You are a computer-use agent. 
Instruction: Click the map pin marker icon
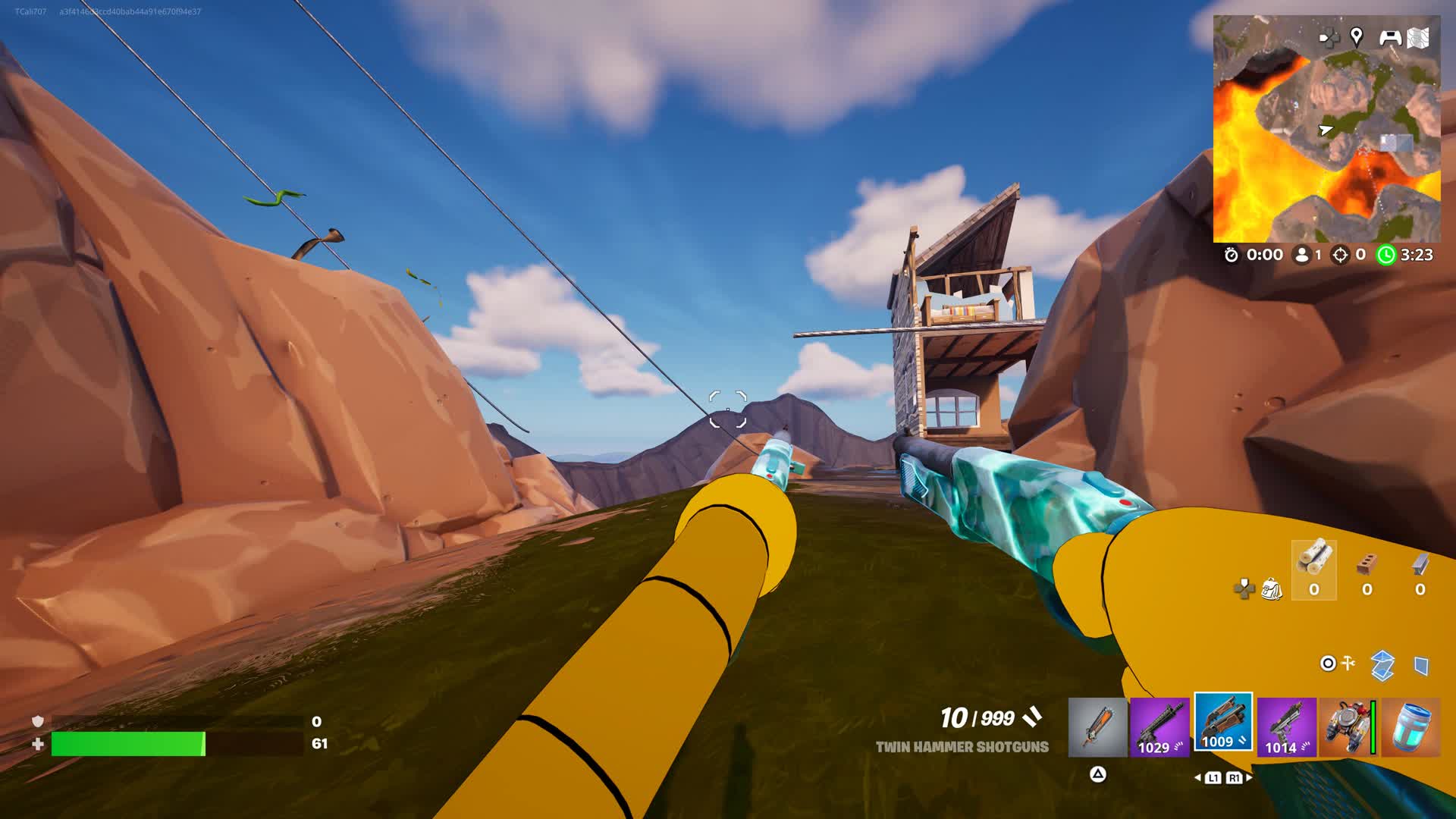point(1357,36)
